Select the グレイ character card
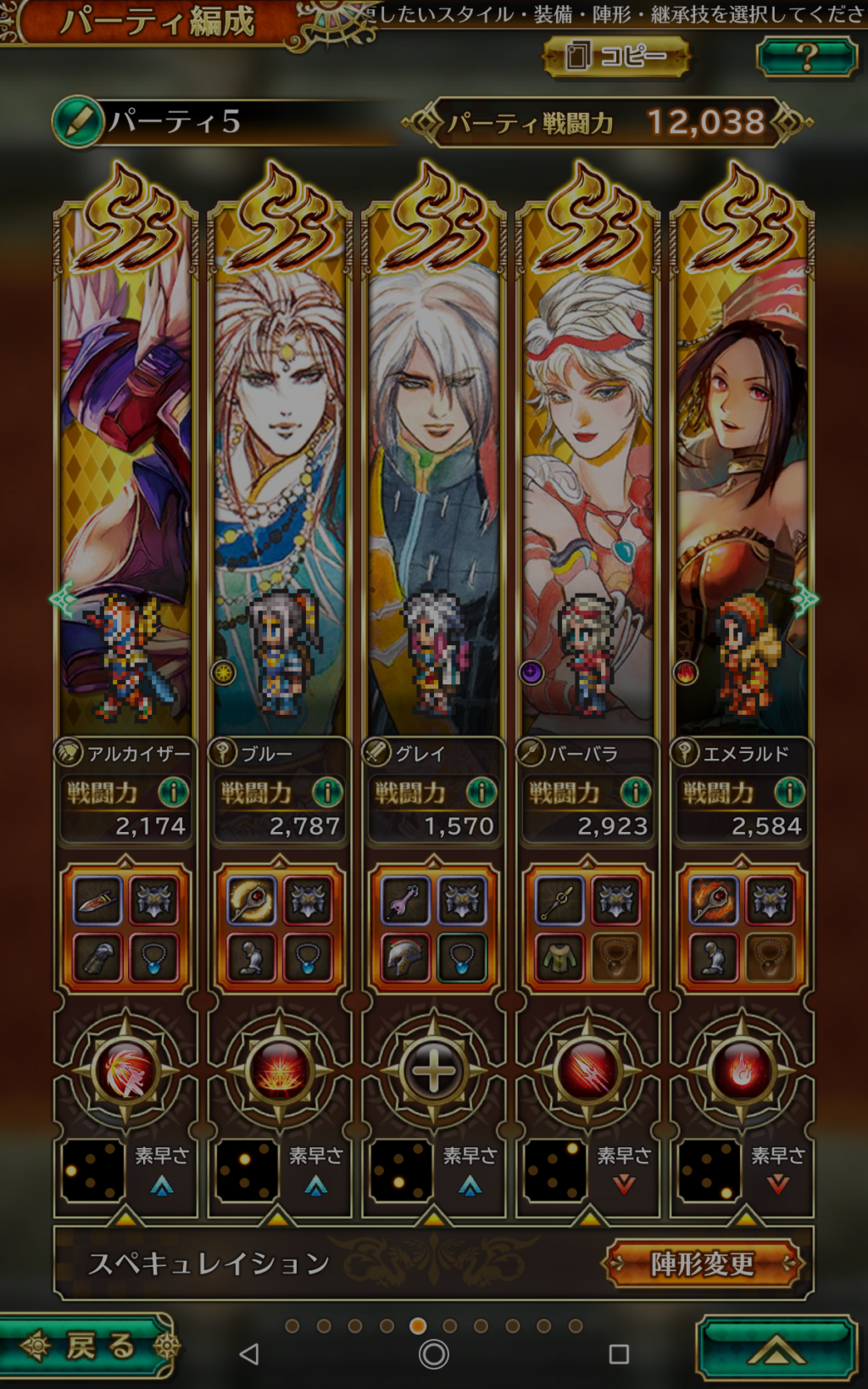The image size is (868, 1389). (x=434, y=475)
